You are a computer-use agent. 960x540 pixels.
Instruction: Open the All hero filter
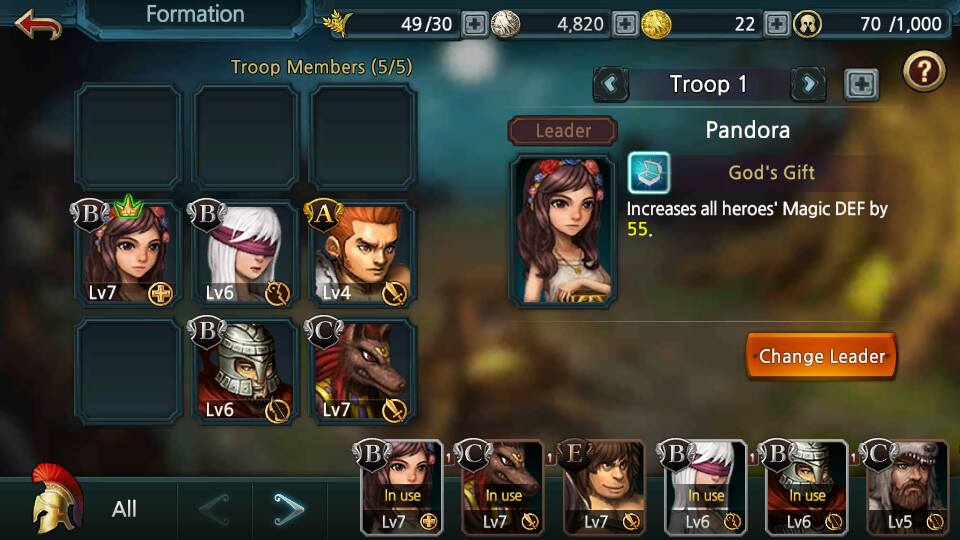(x=124, y=509)
